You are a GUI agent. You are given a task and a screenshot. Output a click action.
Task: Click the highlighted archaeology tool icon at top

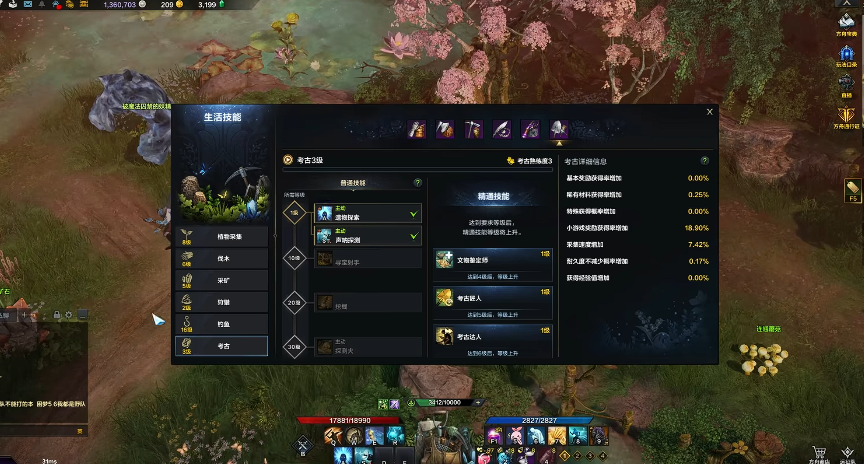pos(559,129)
